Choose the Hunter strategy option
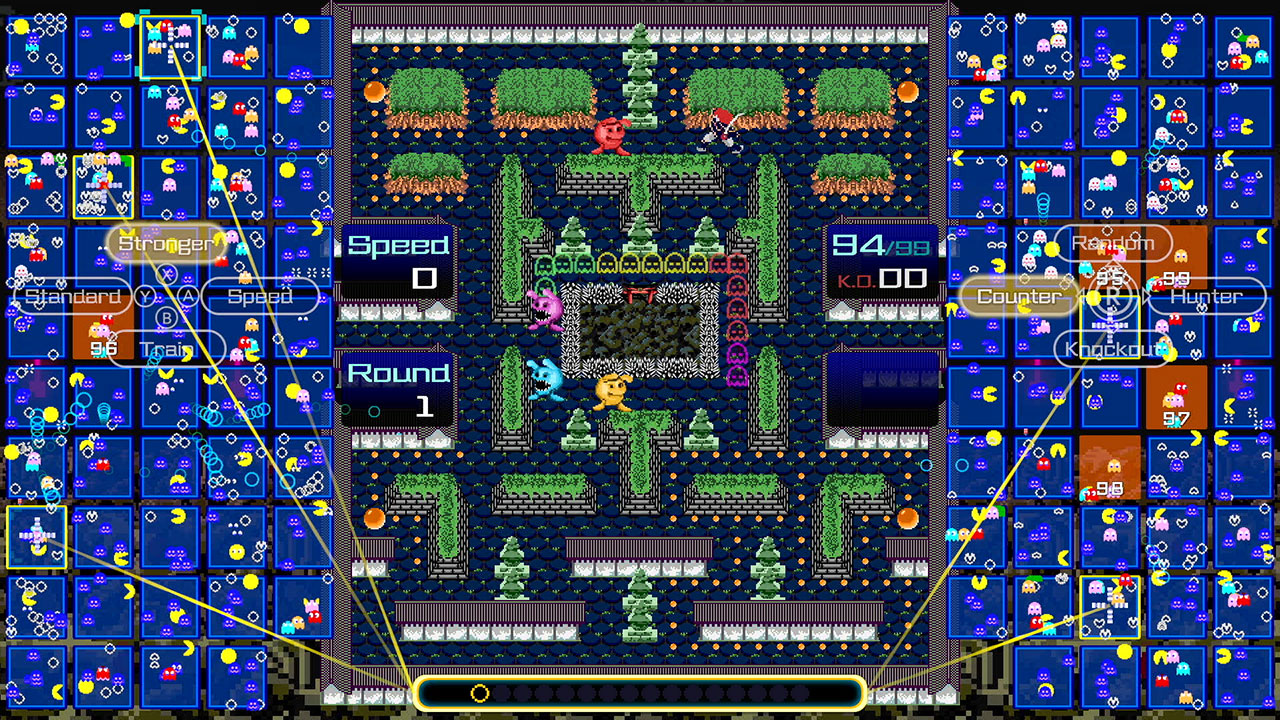 [x=1206, y=296]
